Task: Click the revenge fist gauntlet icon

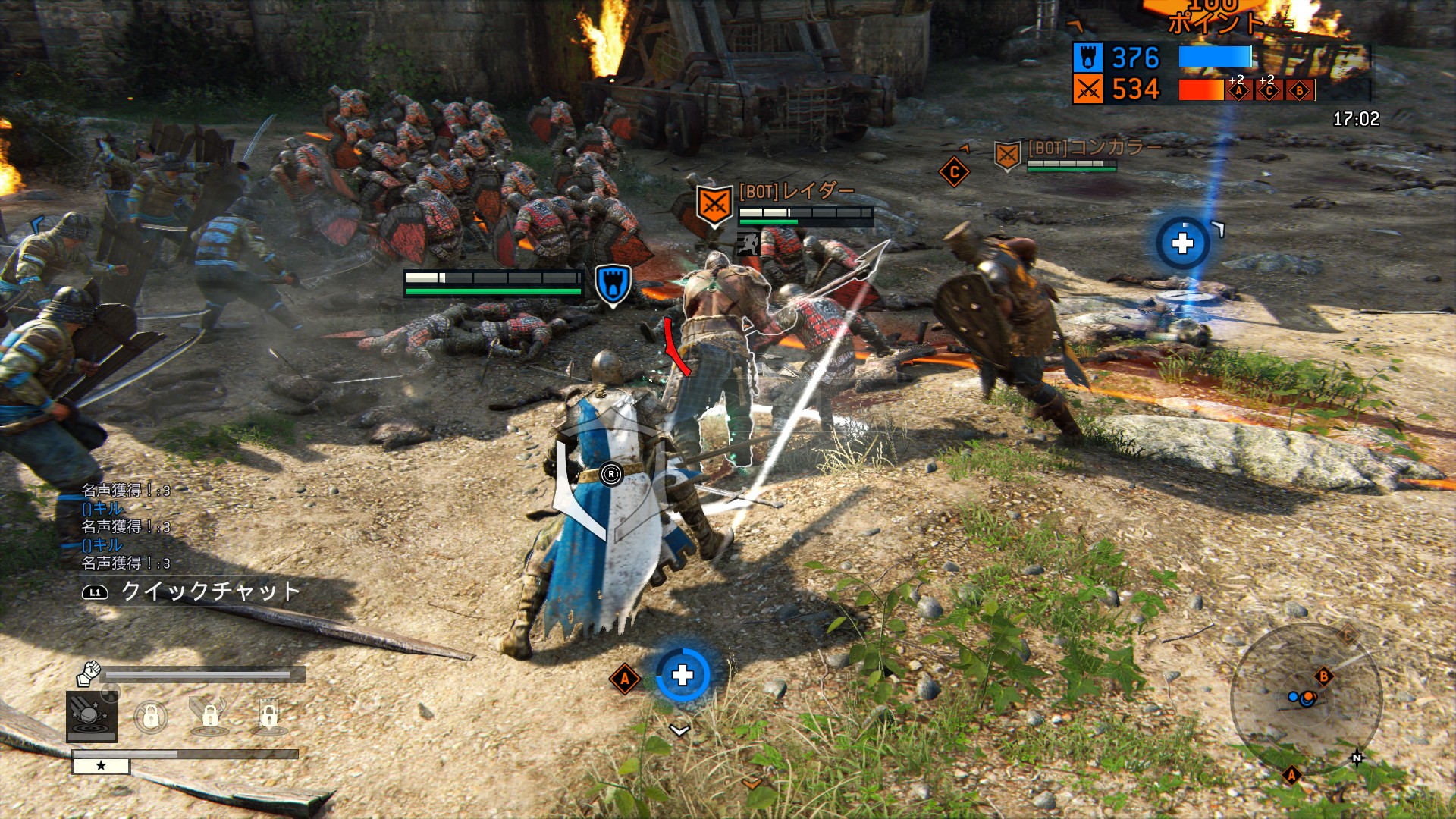Action: click(89, 672)
